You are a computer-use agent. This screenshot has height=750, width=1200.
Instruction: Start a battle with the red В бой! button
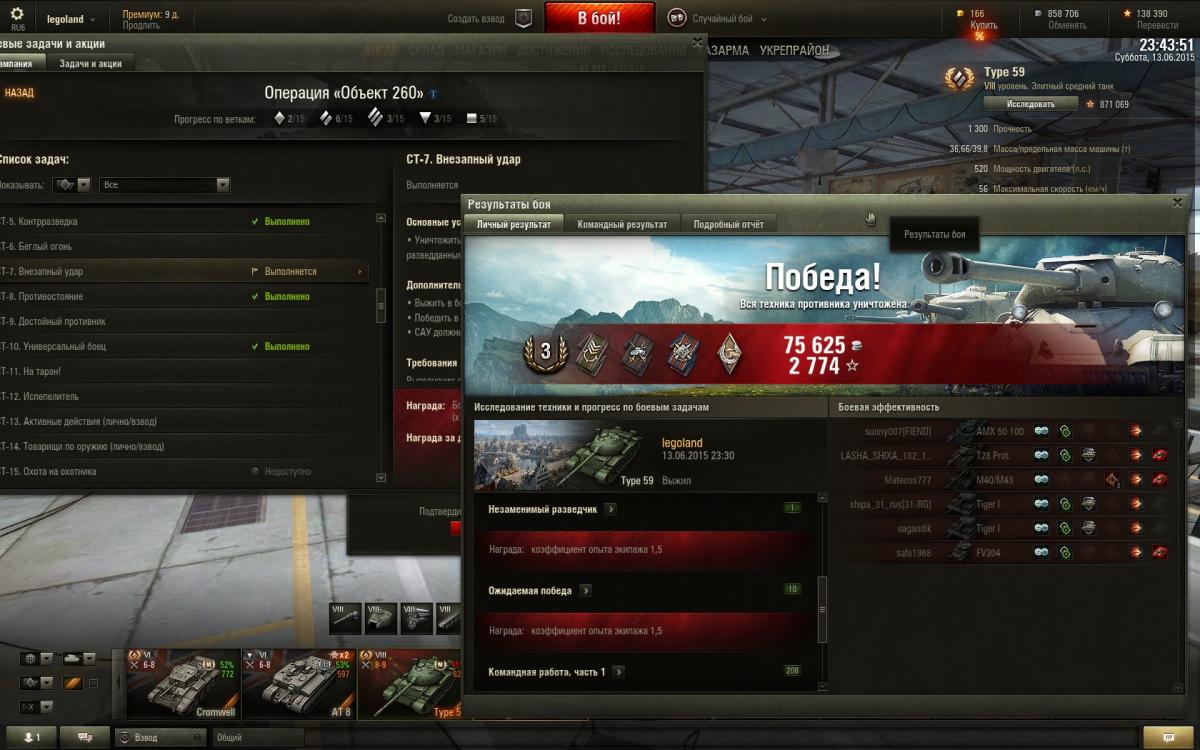(x=599, y=18)
